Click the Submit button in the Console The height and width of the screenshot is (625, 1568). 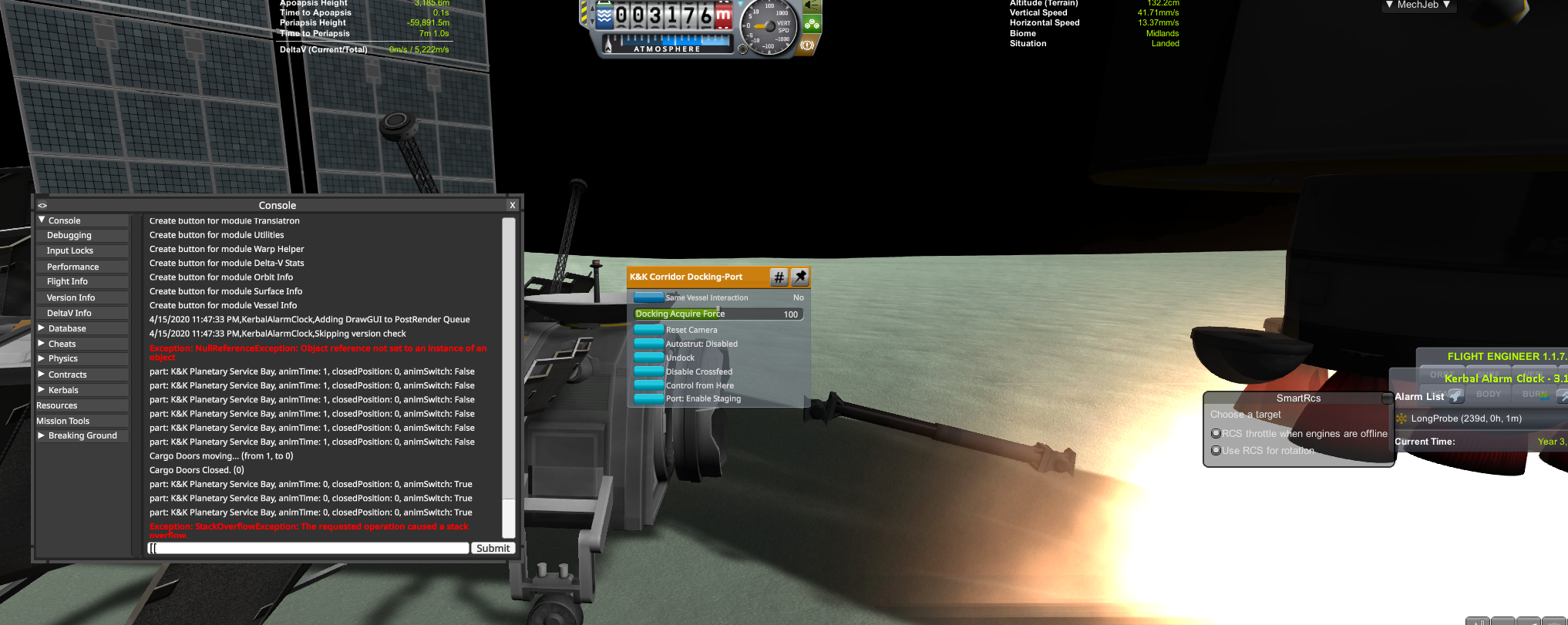[x=493, y=548]
